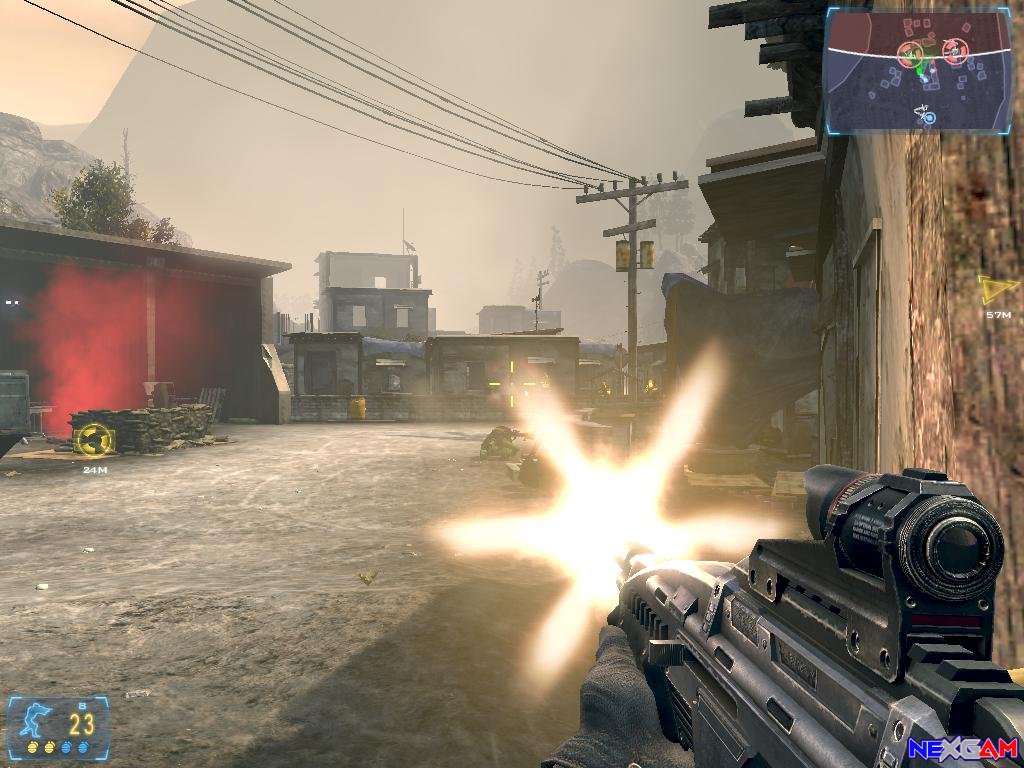Click the yellow triangle waypoint marked 57M
The image size is (1024, 768).
click(996, 289)
